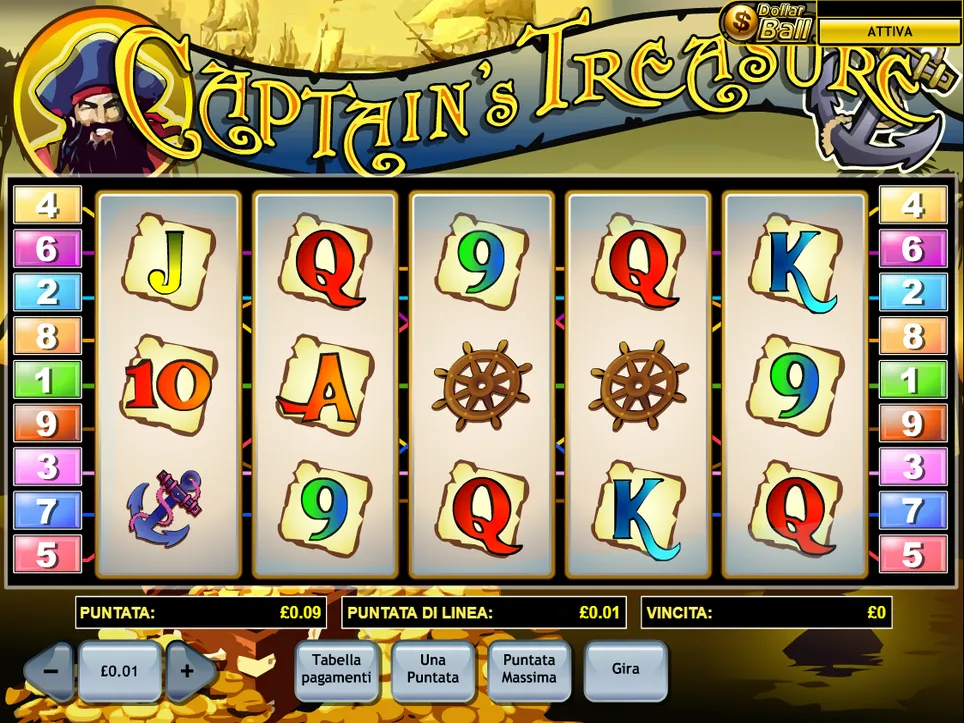964x723 pixels.
Task: Open the Tabella pagamenti paytable
Action: click(337, 669)
